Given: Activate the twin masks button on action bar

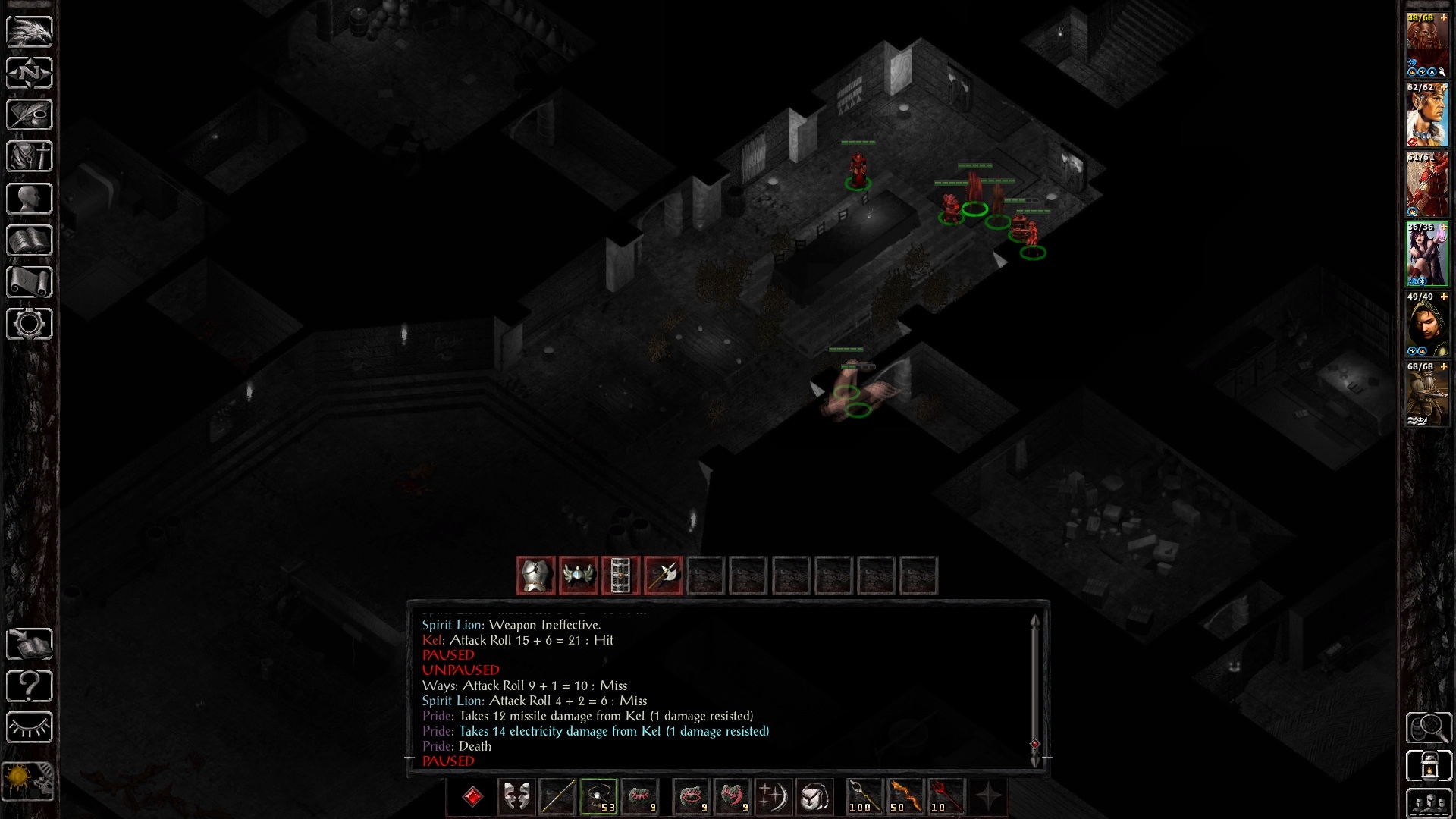Looking at the screenshot, I should [x=516, y=797].
